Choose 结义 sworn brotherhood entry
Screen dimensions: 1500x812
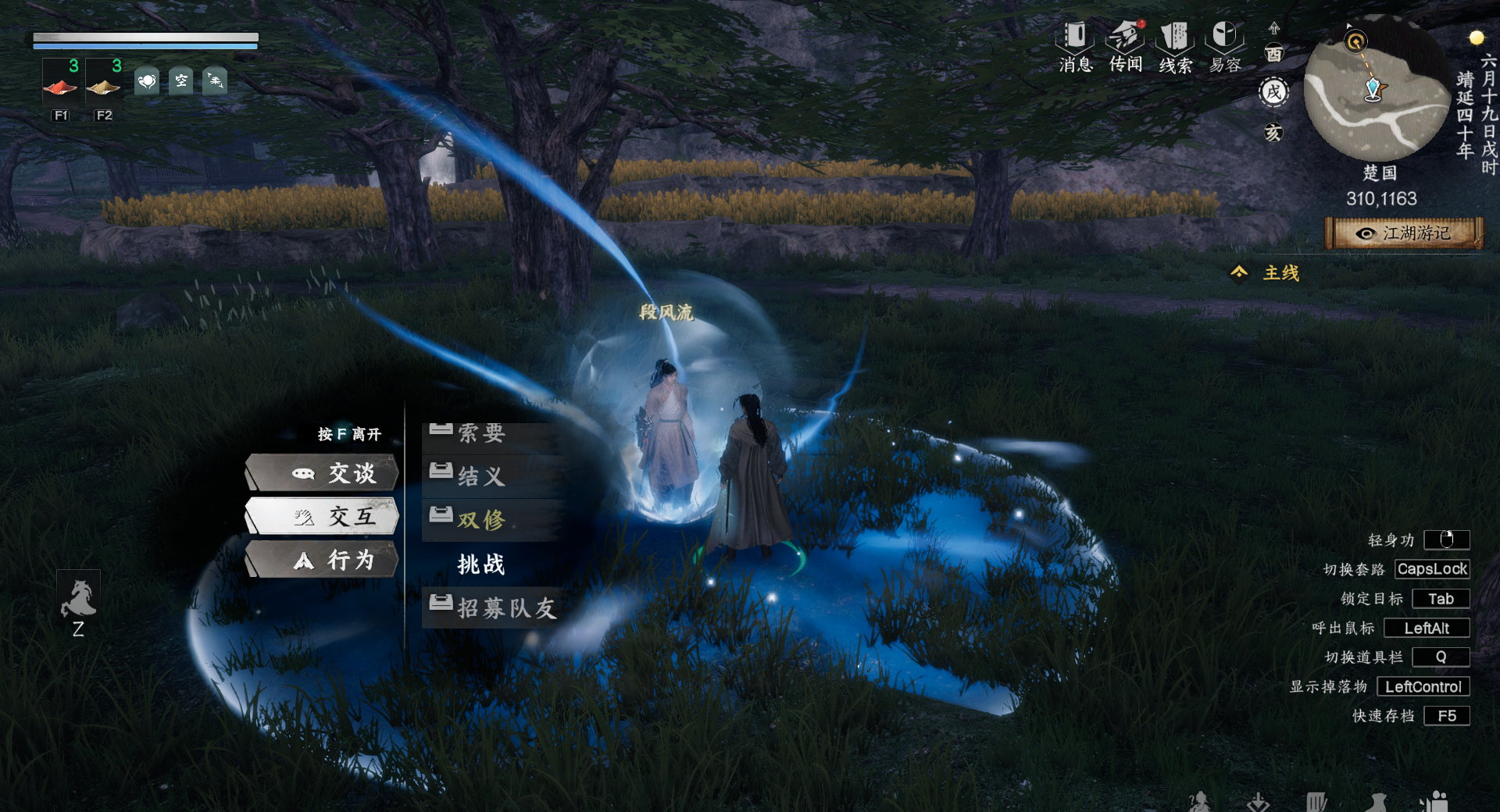coord(481,475)
